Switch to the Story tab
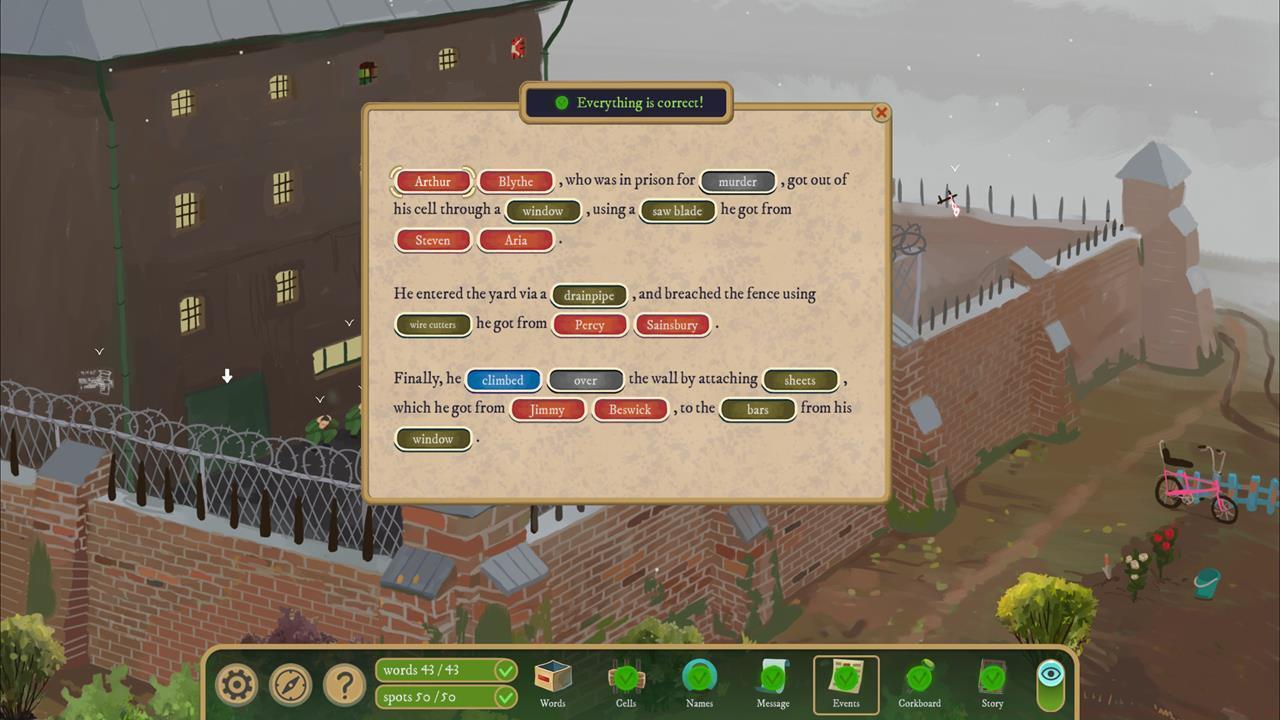The image size is (1280, 720). [992, 684]
